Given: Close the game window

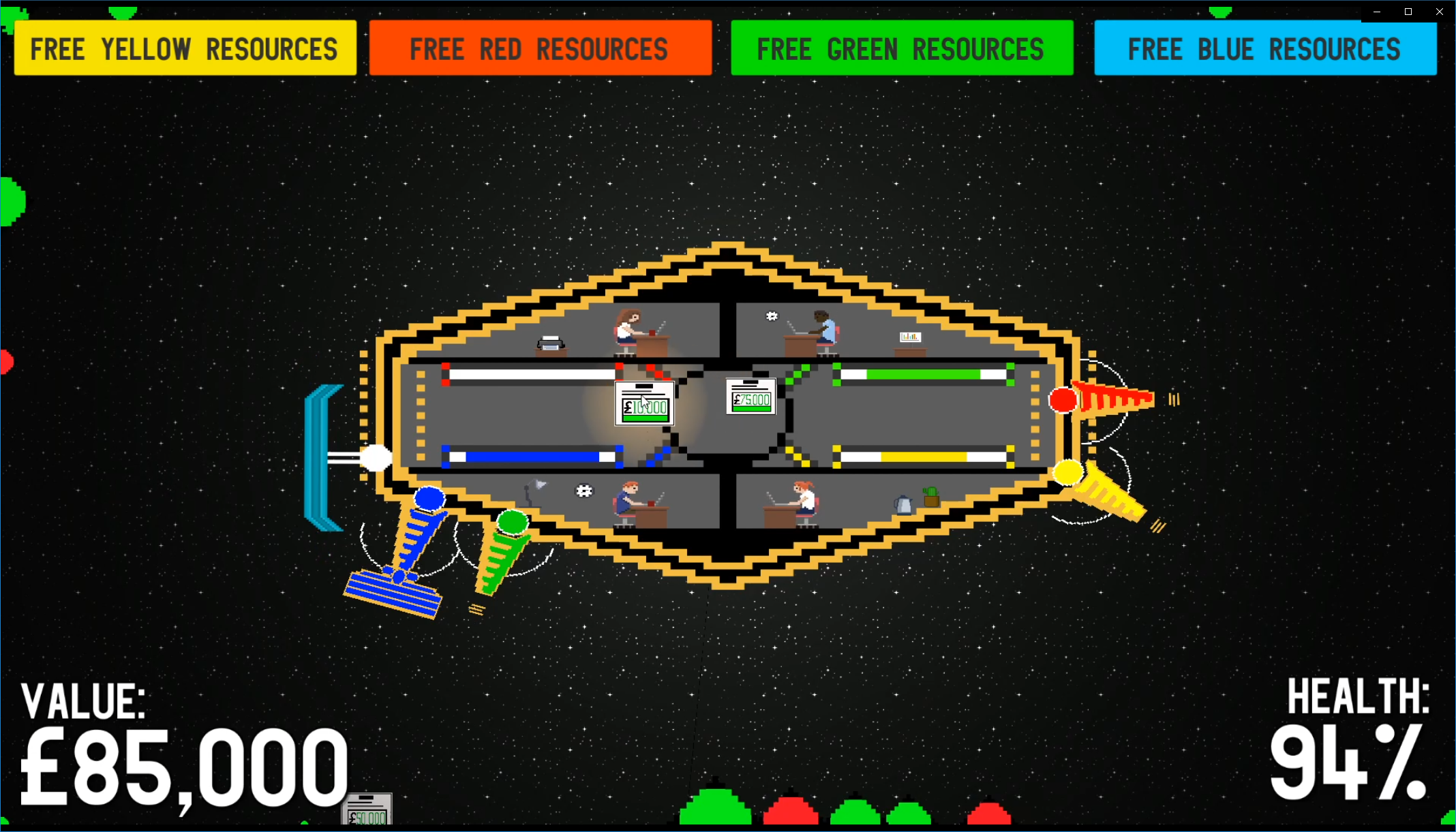Looking at the screenshot, I should 1439,12.
